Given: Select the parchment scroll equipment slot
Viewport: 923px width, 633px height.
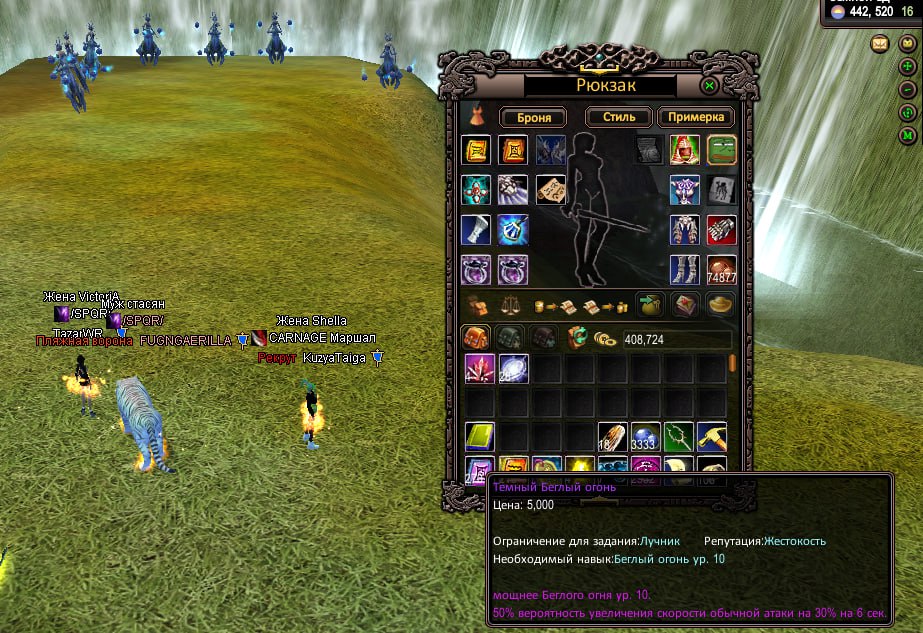Looking at the screenshot, I should (x=551, y=189).
